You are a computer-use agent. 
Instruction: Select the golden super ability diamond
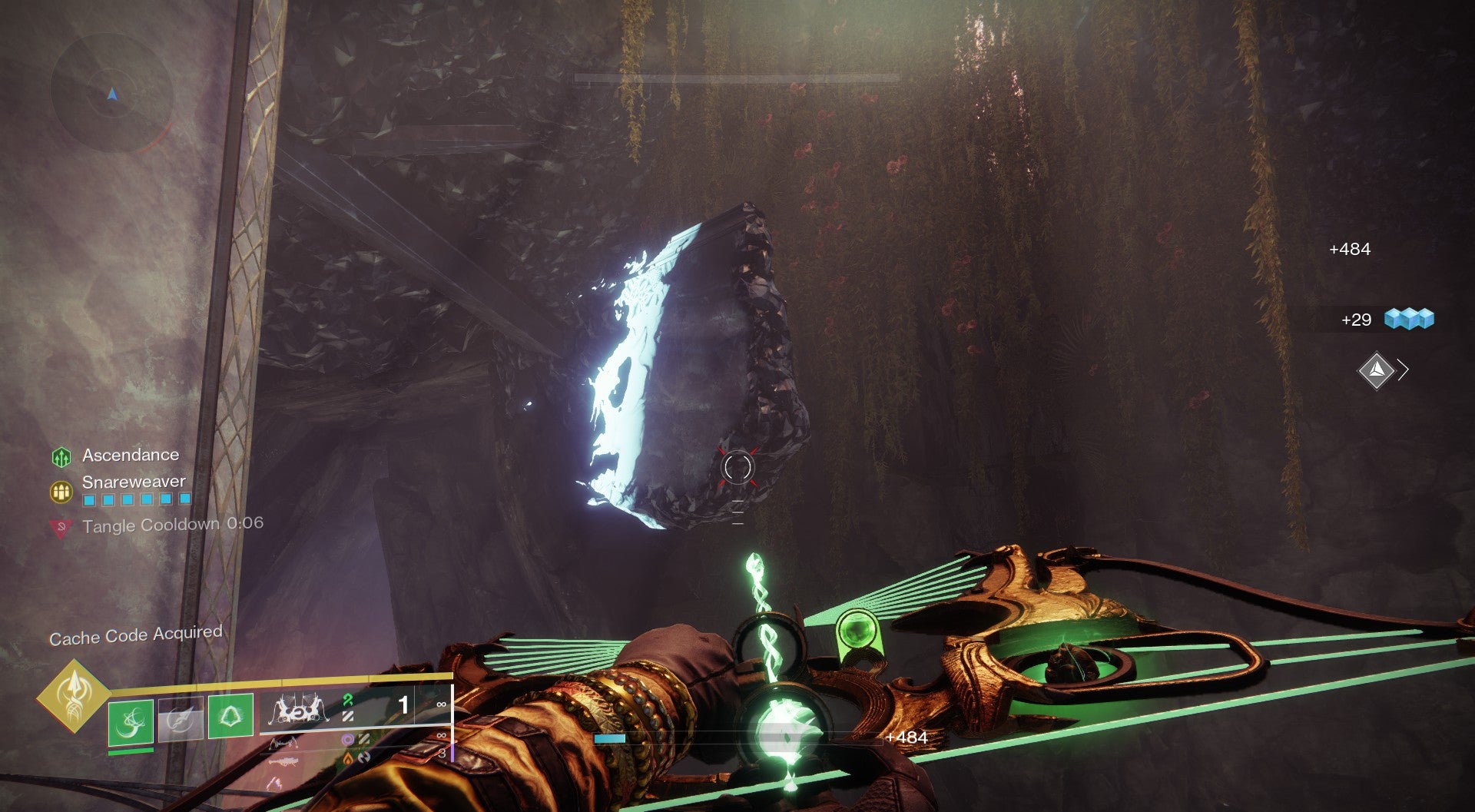click(74, 695)
